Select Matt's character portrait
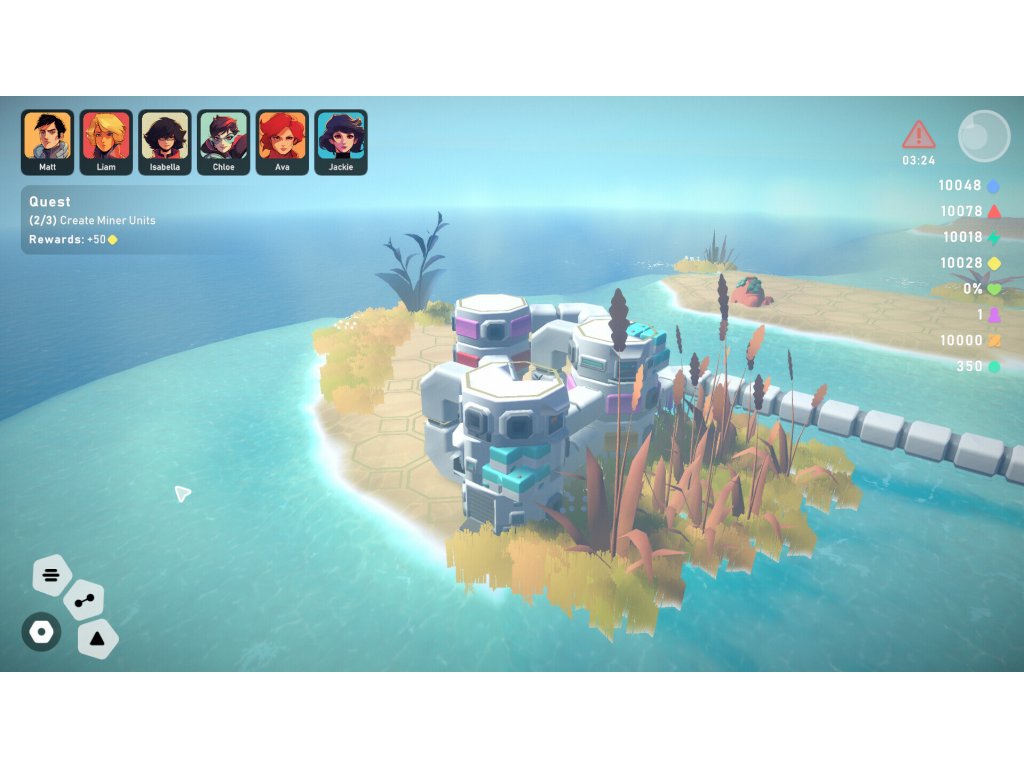The height and width of the screenshot is (768, 1024). tap(47, 141)
